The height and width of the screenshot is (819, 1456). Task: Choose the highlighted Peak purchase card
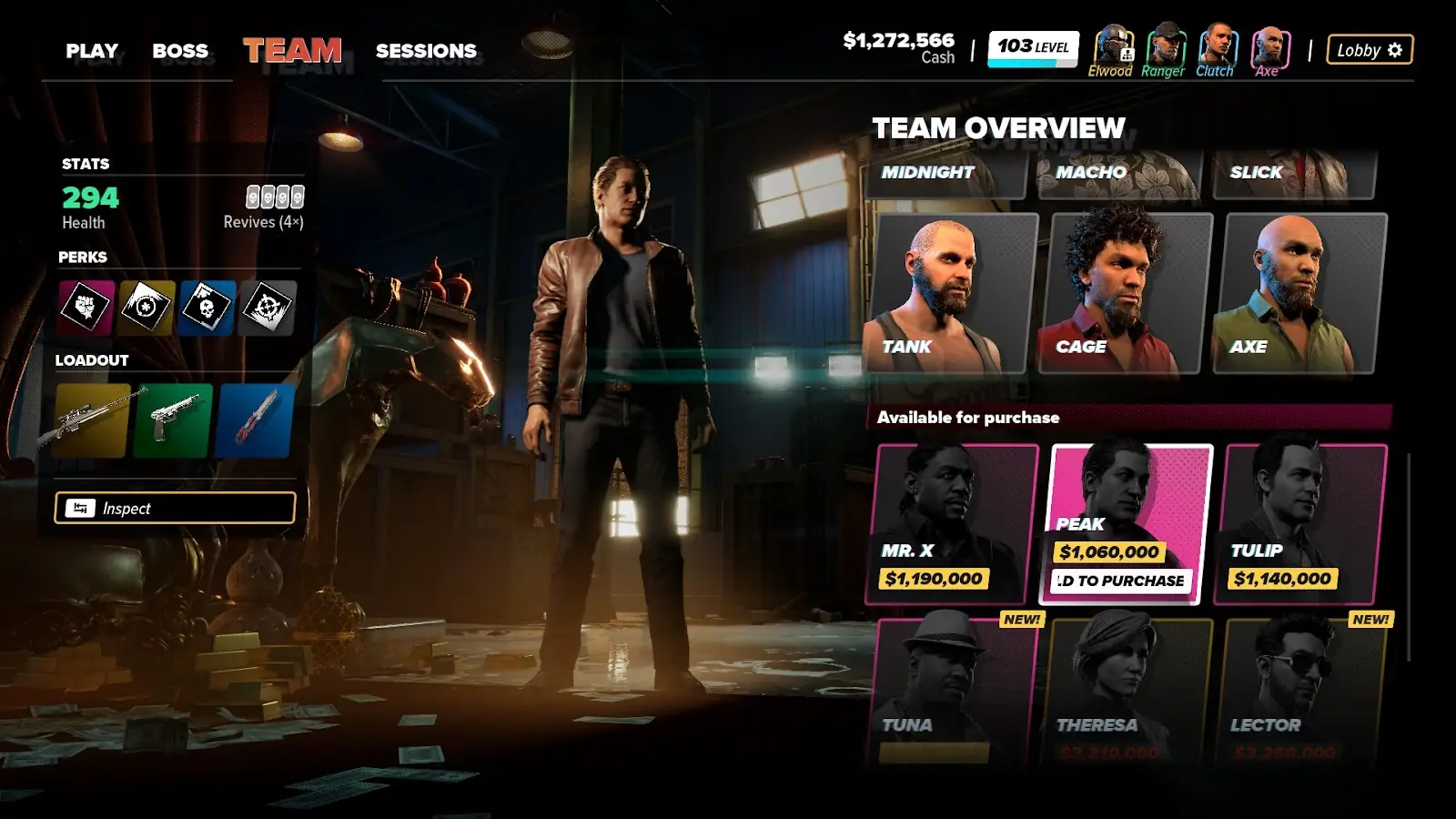click(x=1126, y=524)
